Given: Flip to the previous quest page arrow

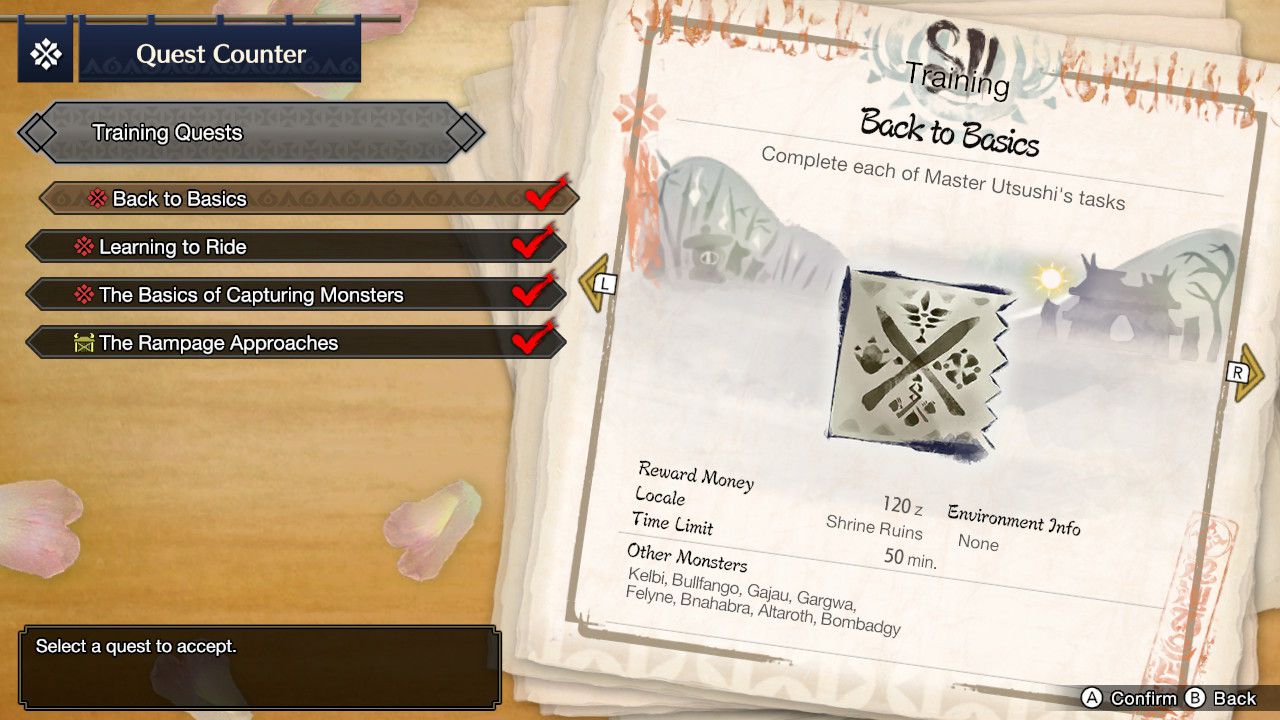Looking at the screenshot, I should 595,284.
